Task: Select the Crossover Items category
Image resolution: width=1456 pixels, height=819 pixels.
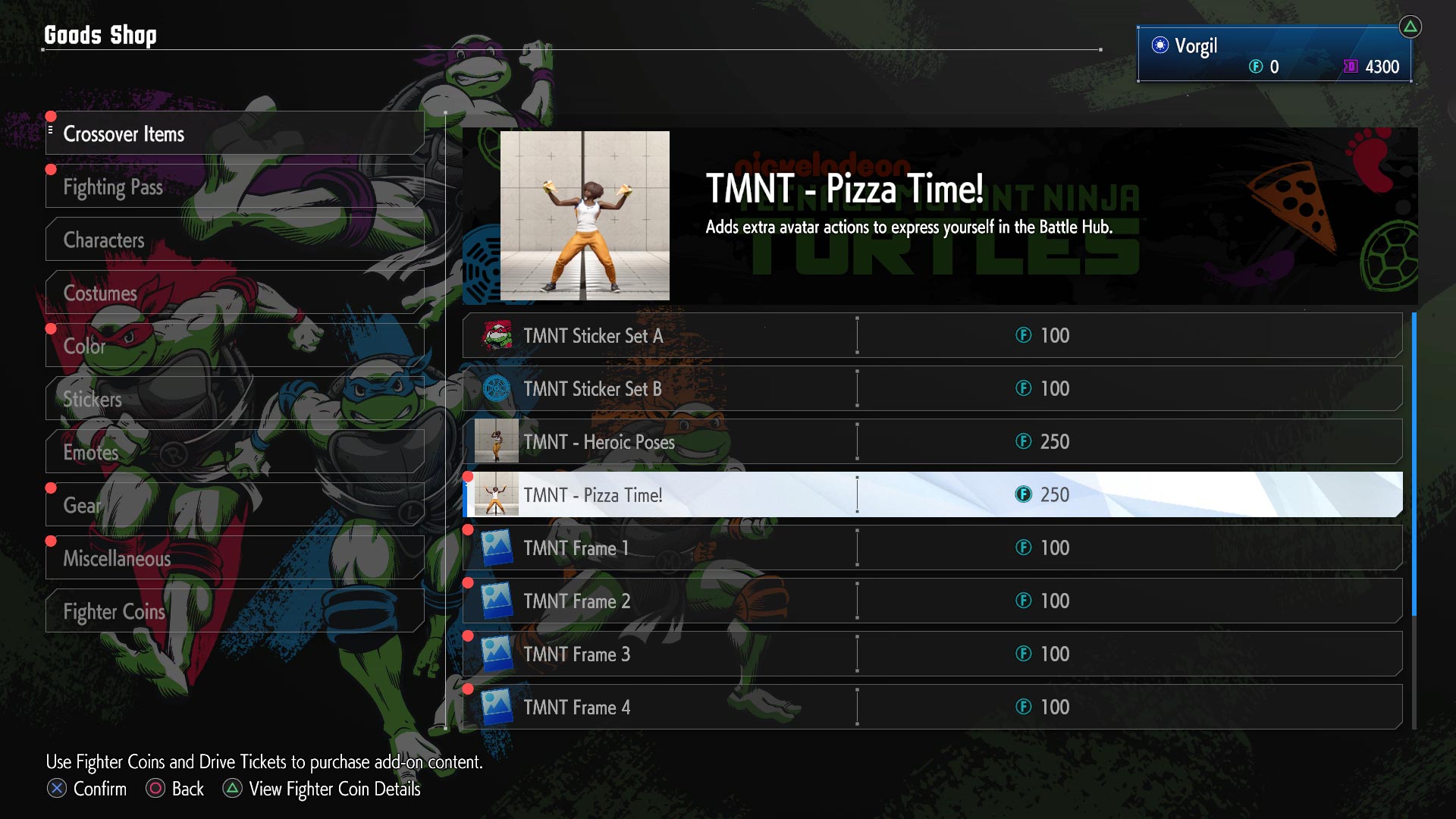Action: tap(125, 134)
